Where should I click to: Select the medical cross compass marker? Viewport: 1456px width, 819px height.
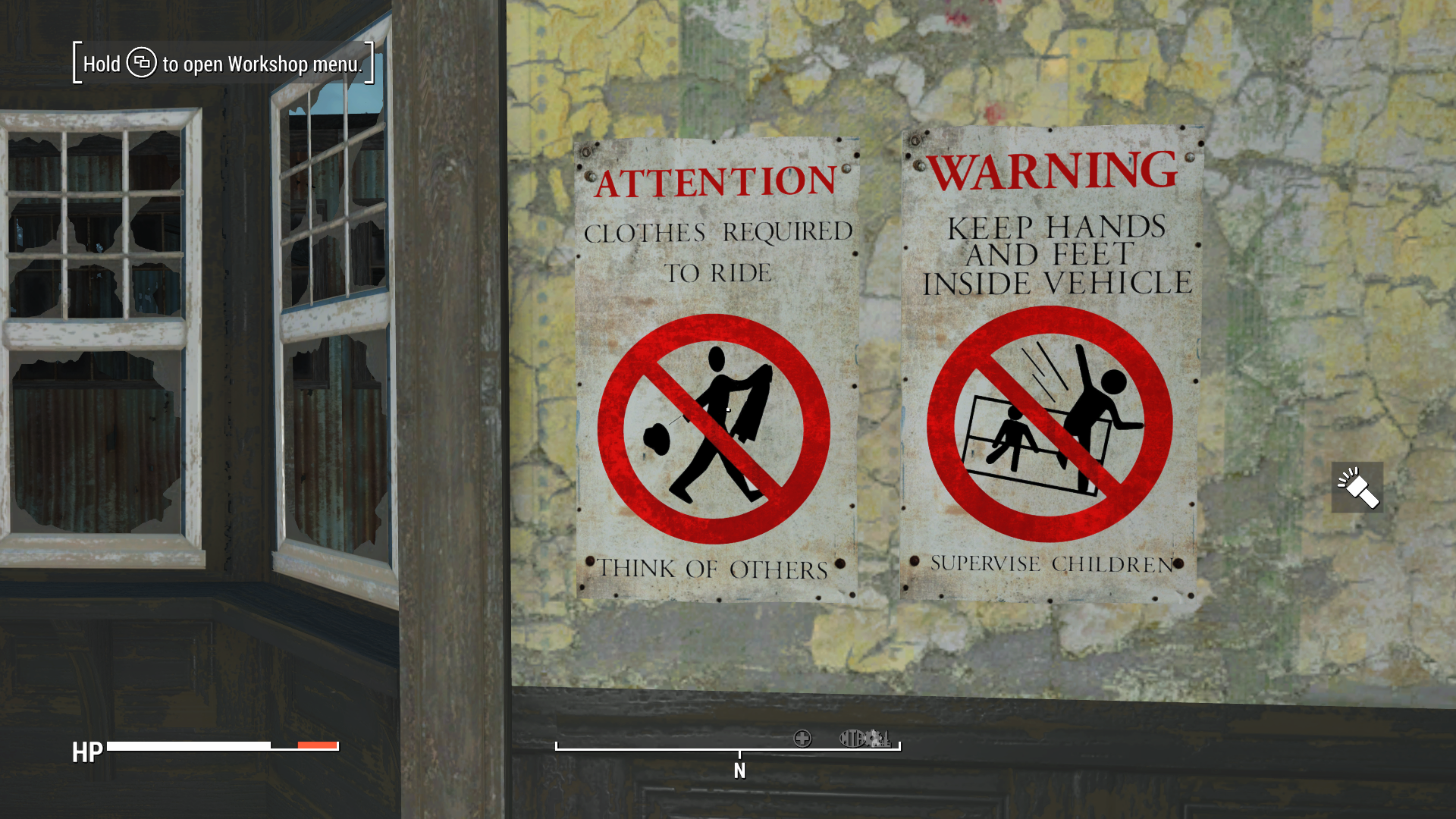point(802,739)
